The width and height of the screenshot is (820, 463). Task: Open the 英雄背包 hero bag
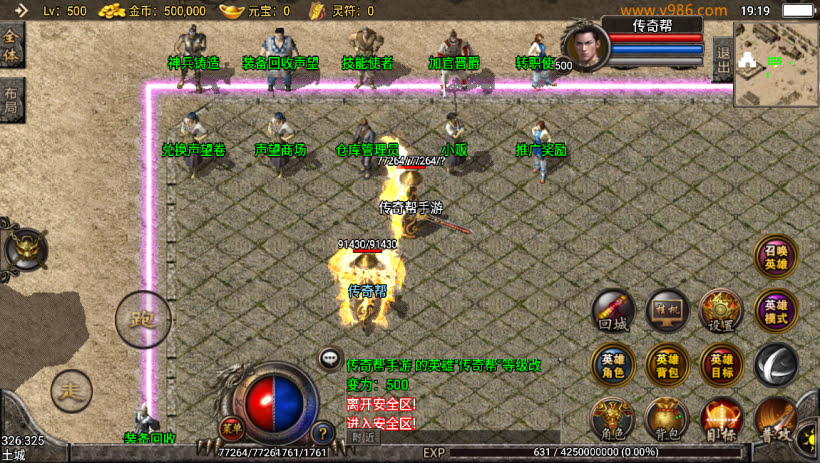tap(667, 364)
